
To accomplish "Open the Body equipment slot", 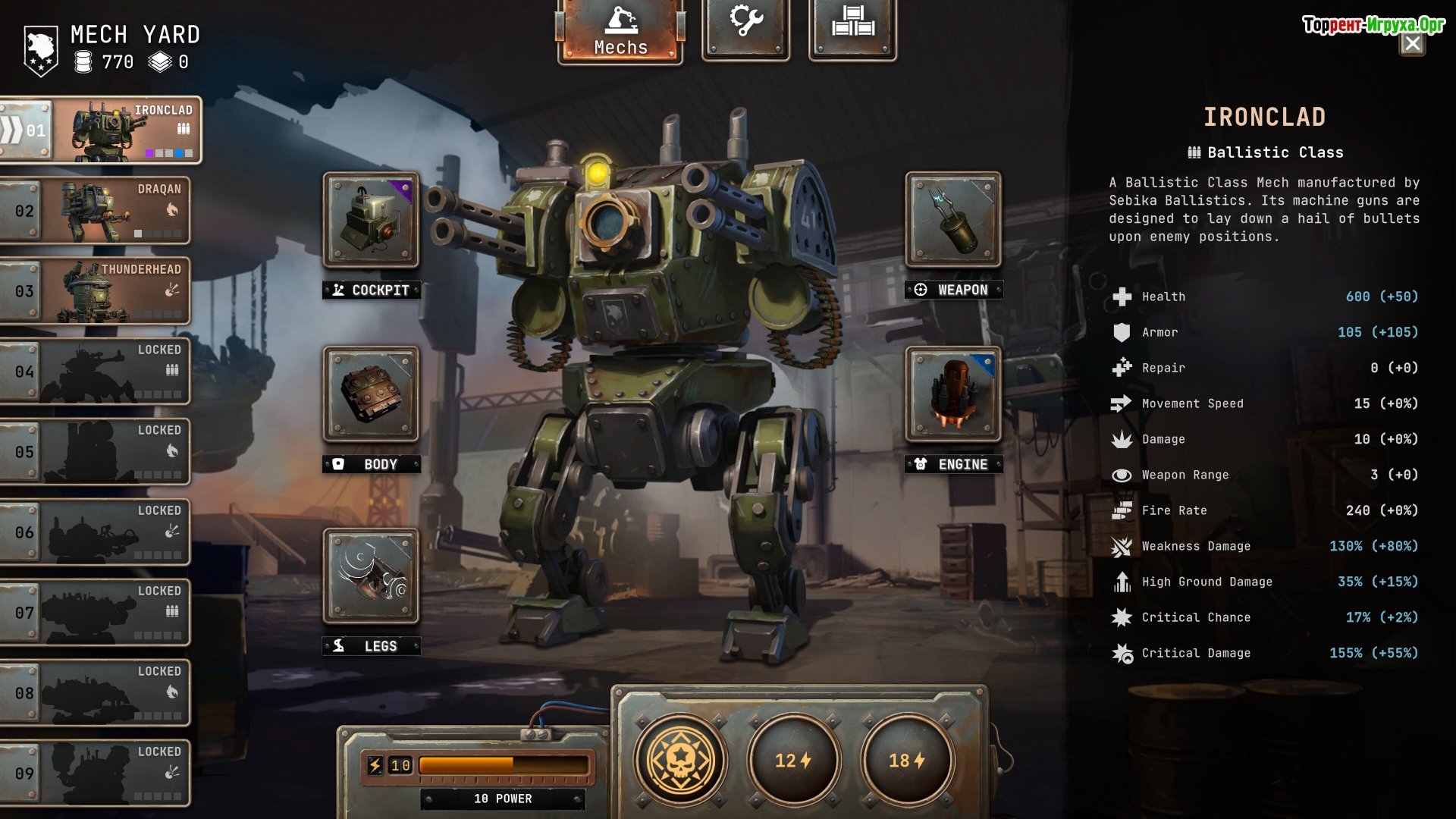I will [x=371, y=394].
